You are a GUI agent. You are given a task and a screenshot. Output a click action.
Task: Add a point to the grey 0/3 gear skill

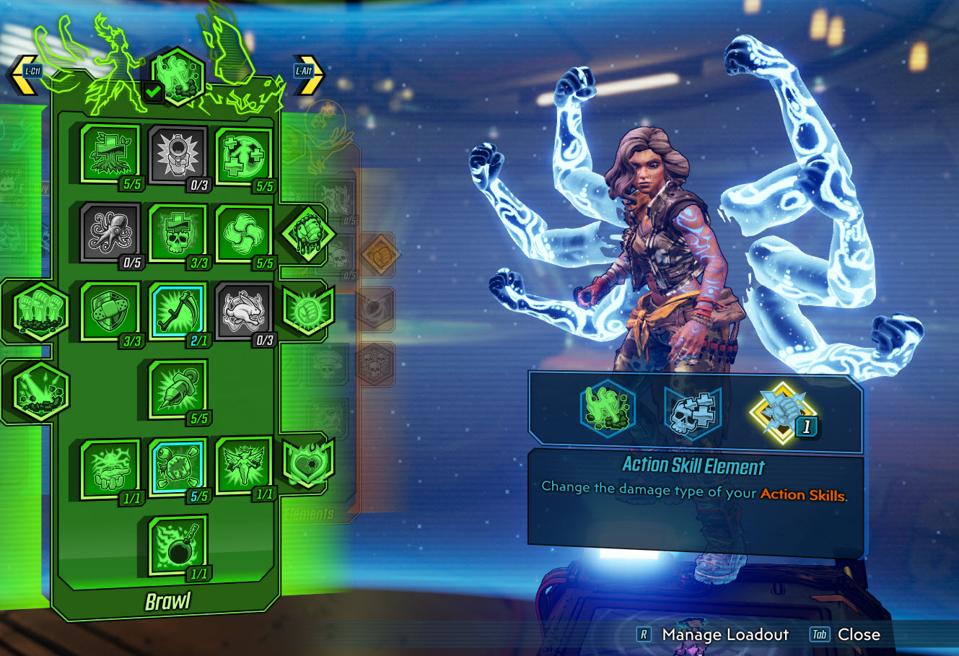click(x=177, y=154)
